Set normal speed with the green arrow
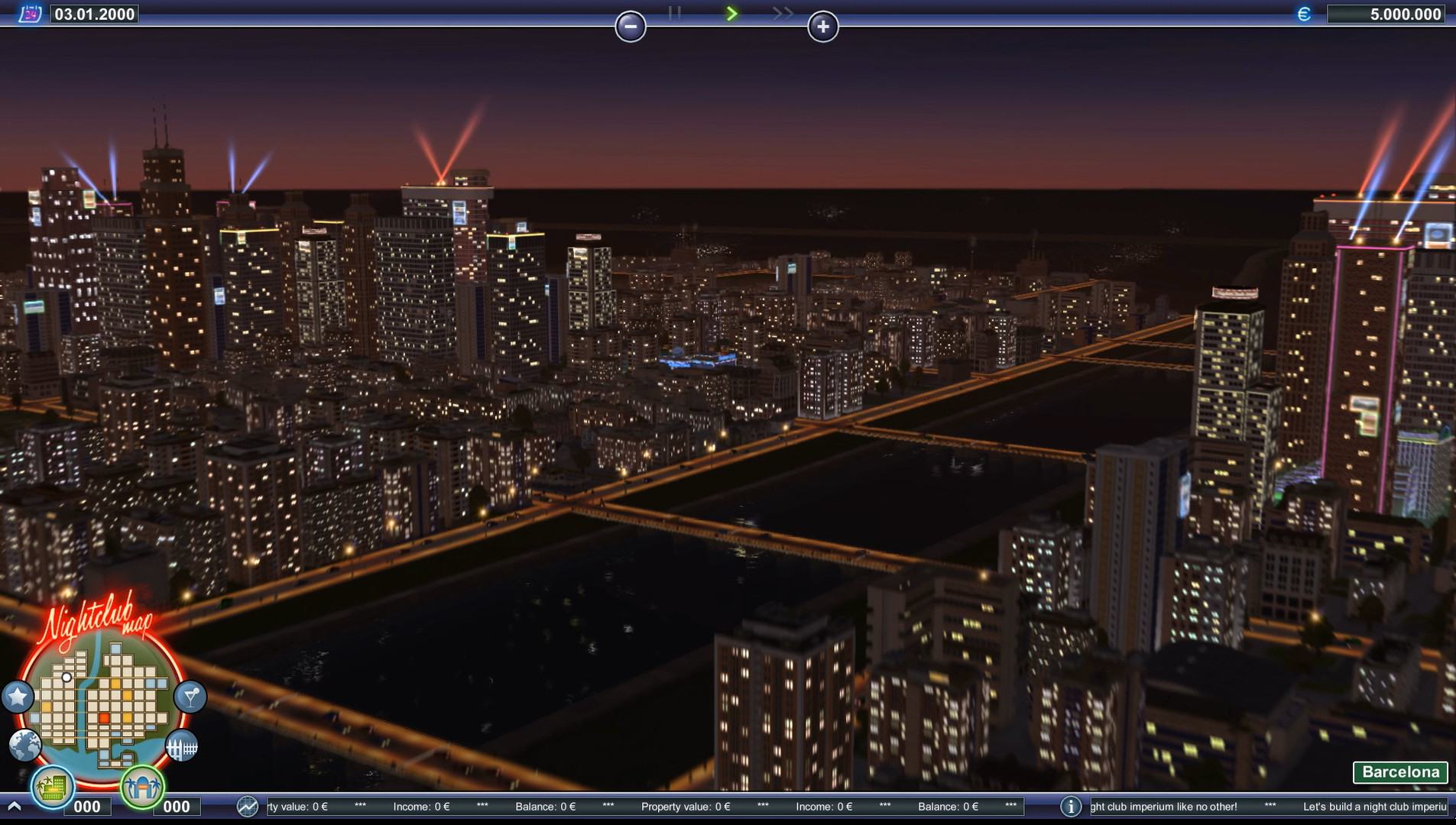This screenshot has width=1456, height=825. coord(731,13)
